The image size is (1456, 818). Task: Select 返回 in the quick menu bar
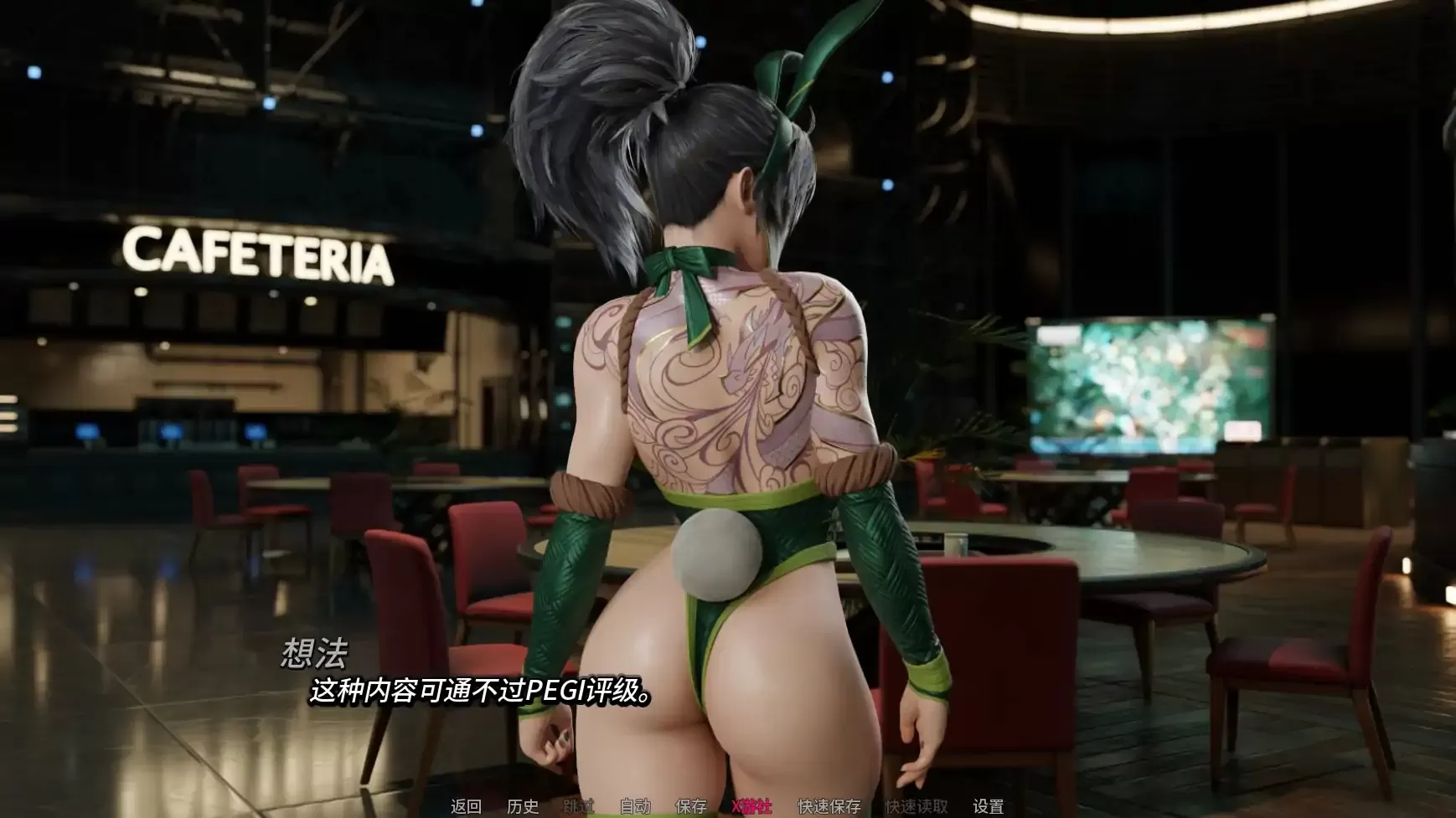(466, 805)
